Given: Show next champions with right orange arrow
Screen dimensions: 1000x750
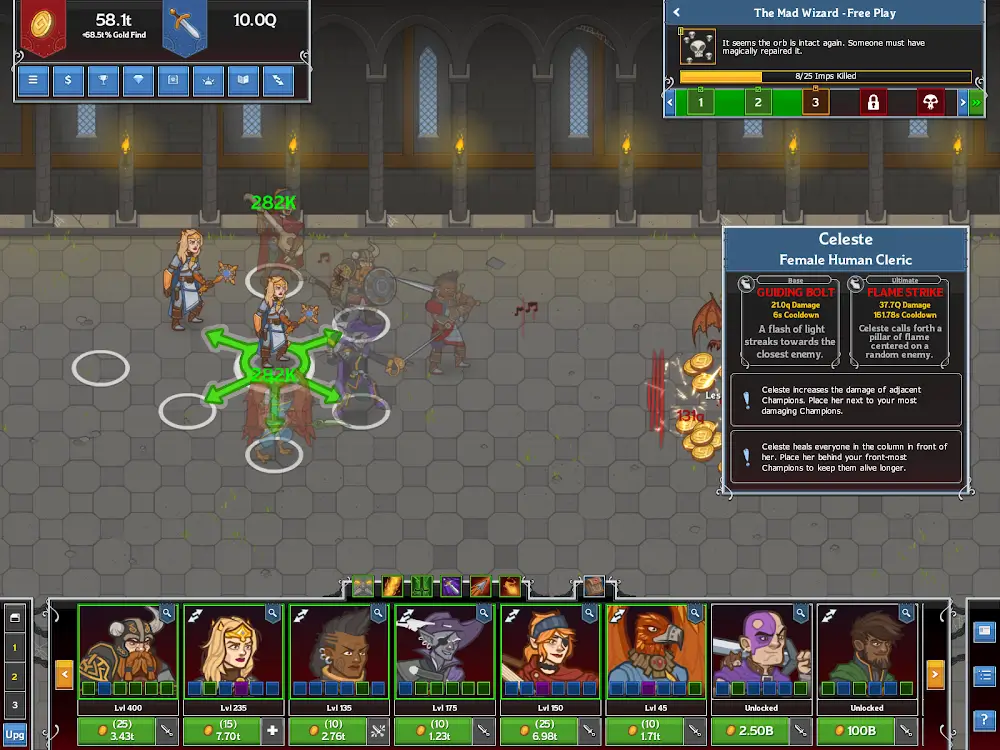Looking at the screenshot, I should click(x=936, y=675).
